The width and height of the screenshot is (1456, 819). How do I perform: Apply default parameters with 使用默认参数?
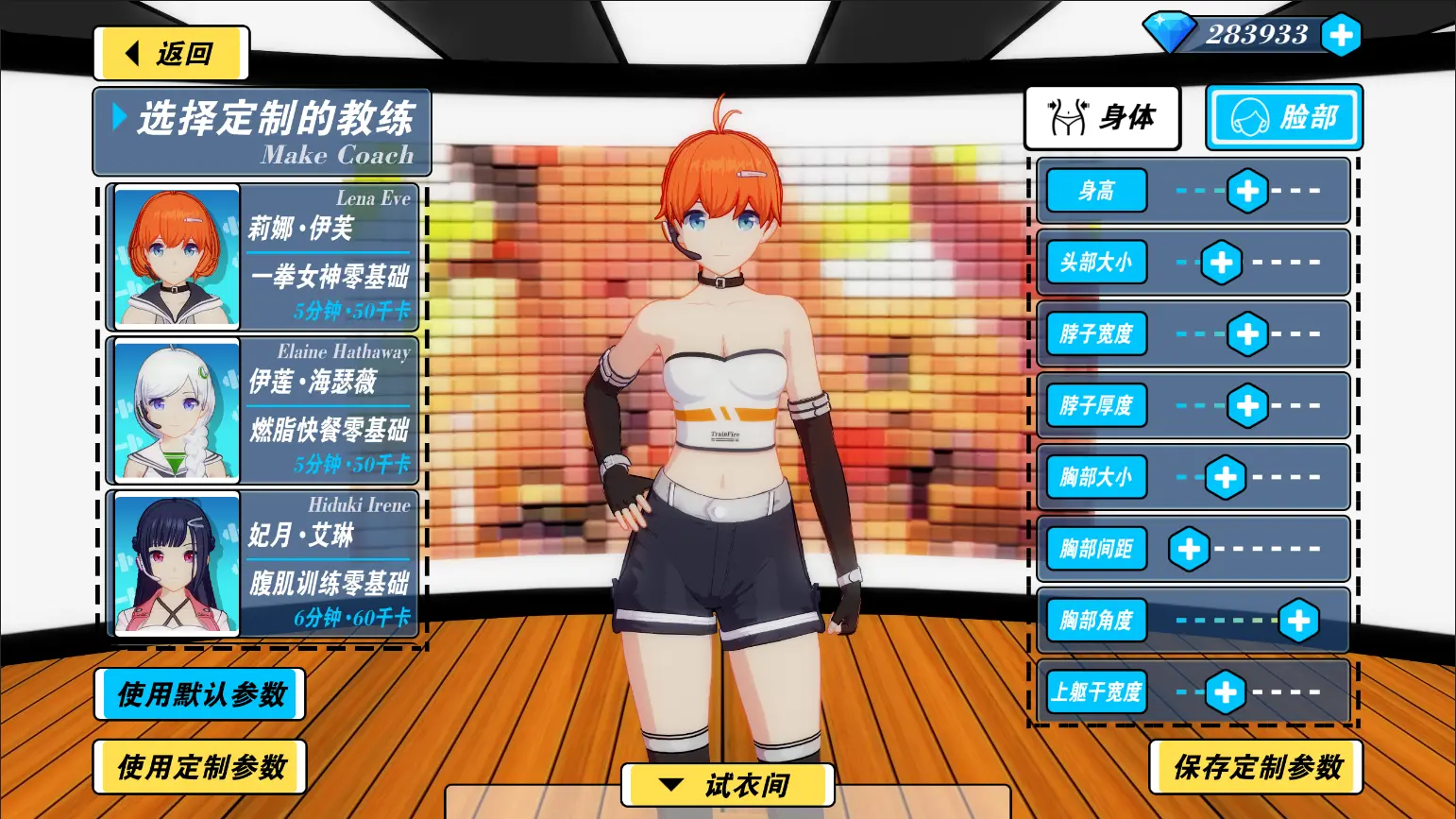pyautogui.click(x=200, y=695)
